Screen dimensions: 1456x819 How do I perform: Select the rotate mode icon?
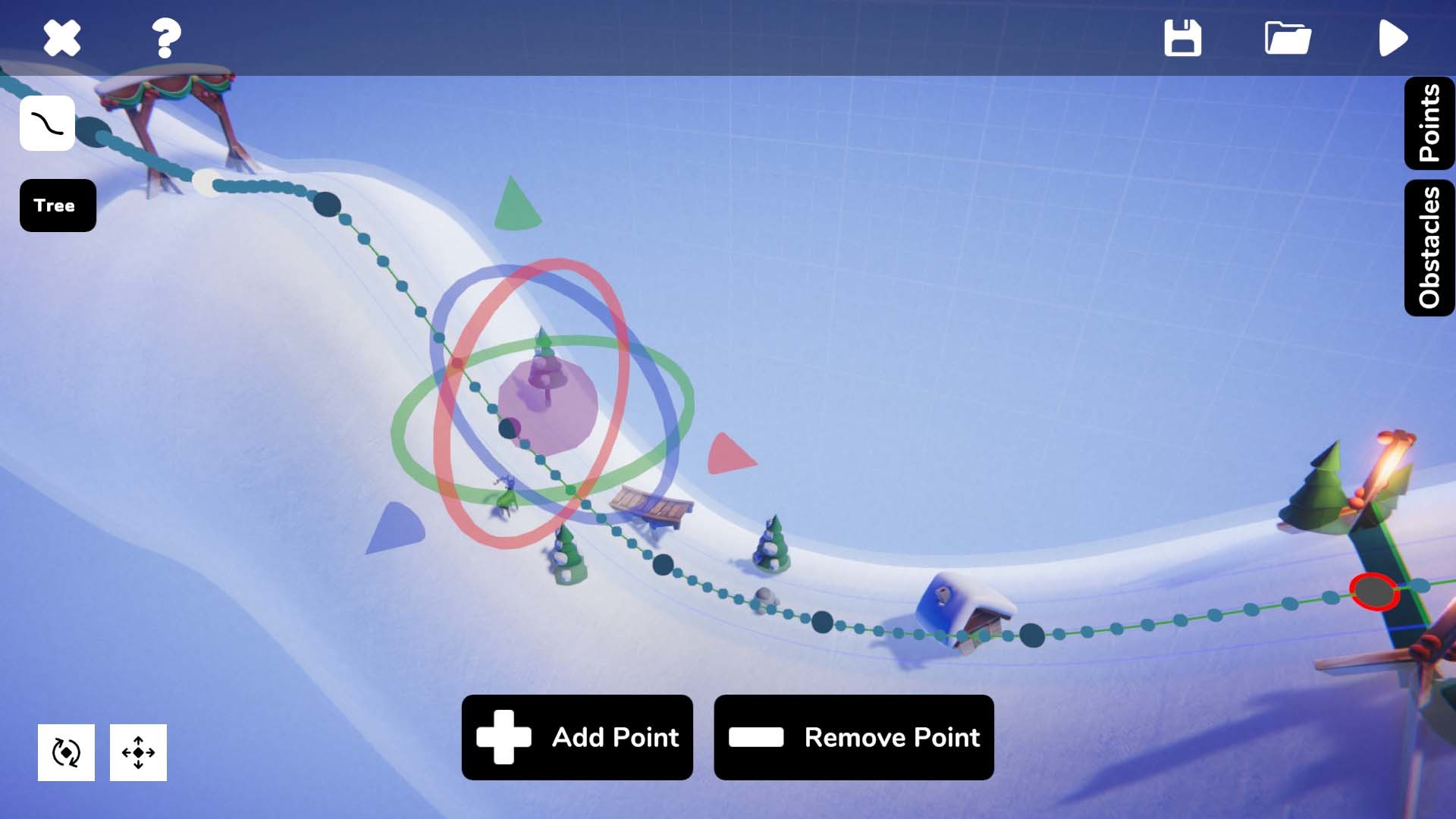(x=67, y=752)
